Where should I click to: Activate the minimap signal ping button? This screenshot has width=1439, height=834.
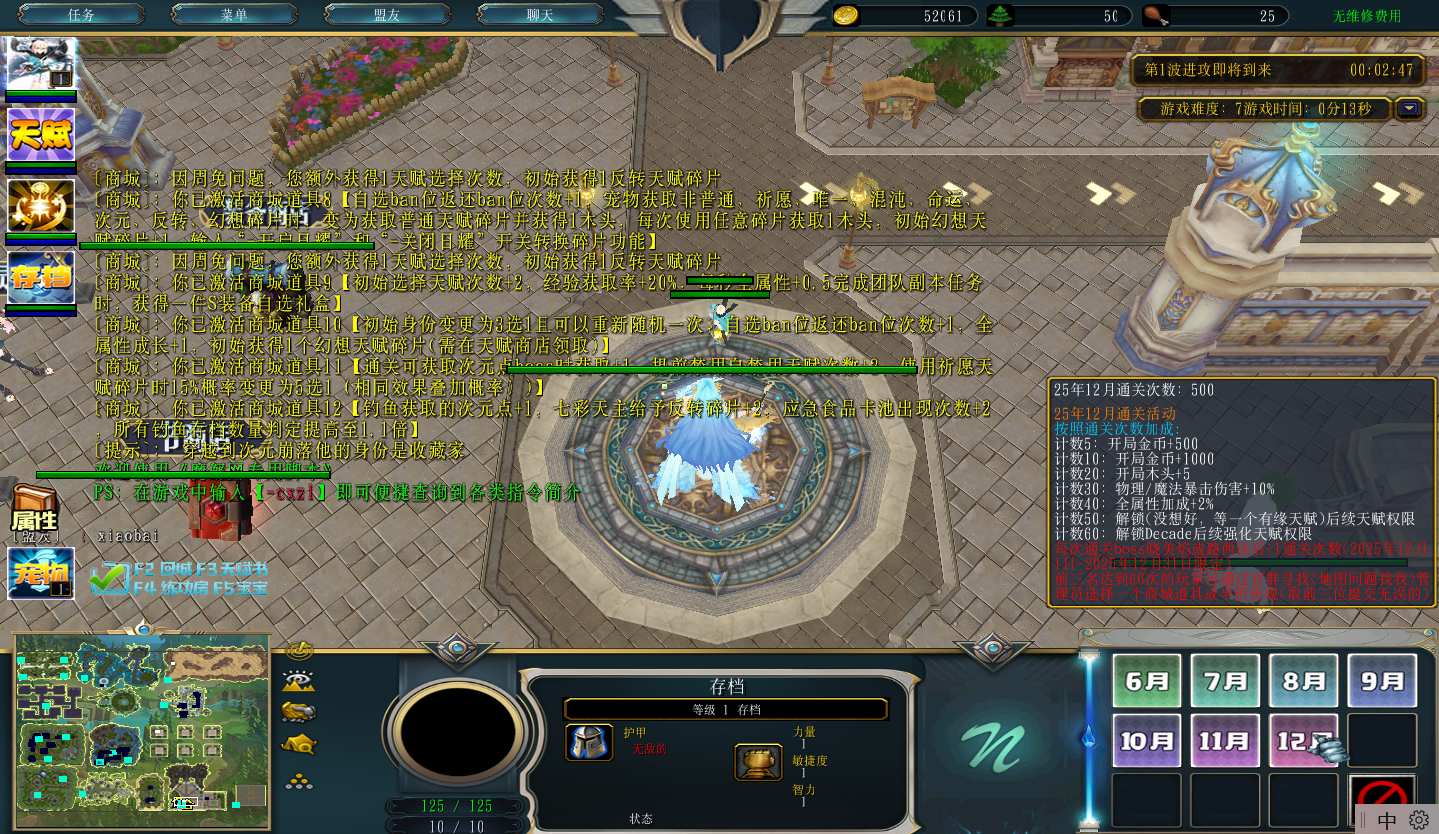click(299, 651)
